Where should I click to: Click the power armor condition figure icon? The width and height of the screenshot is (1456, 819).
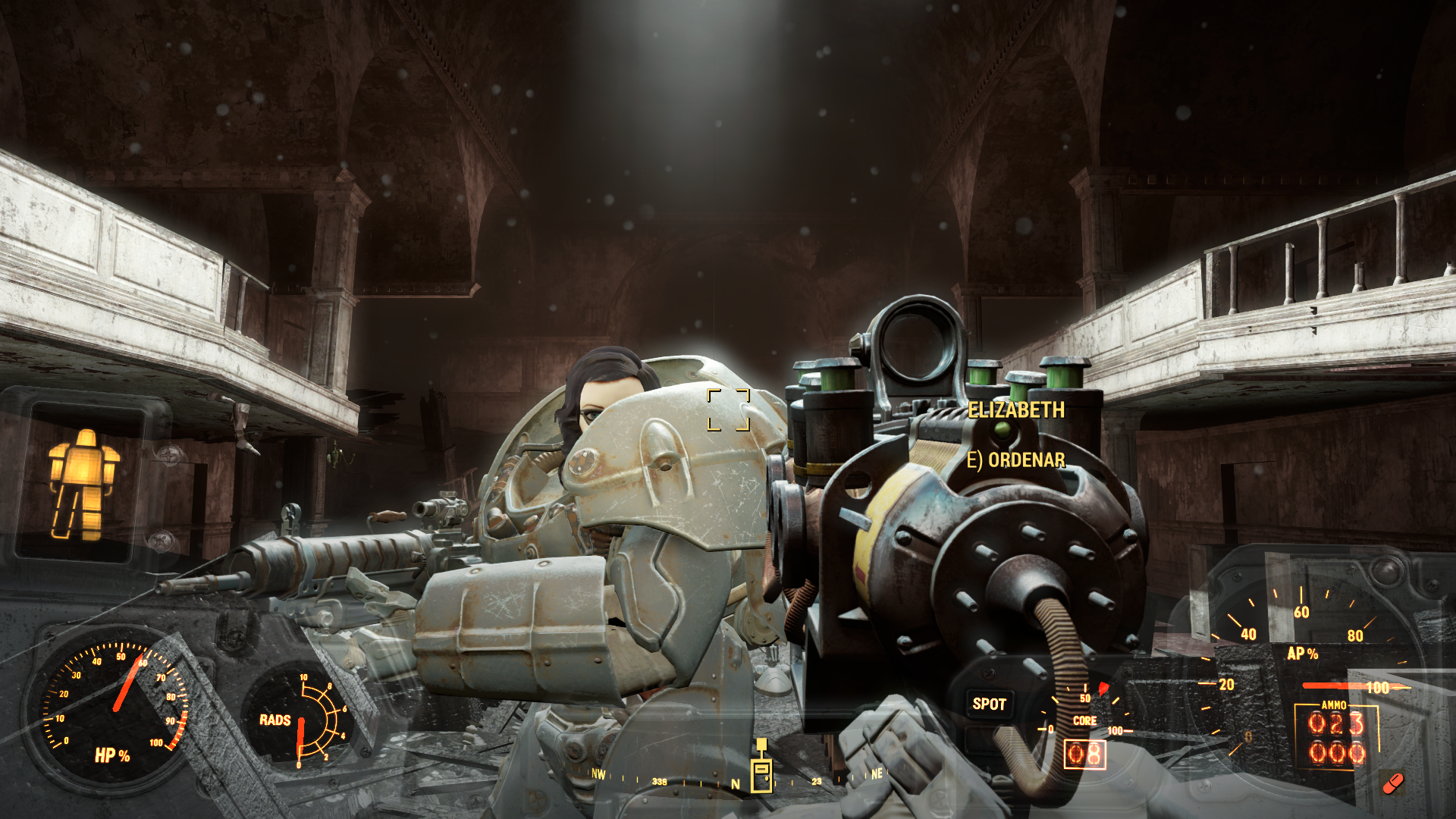point(83,484)
